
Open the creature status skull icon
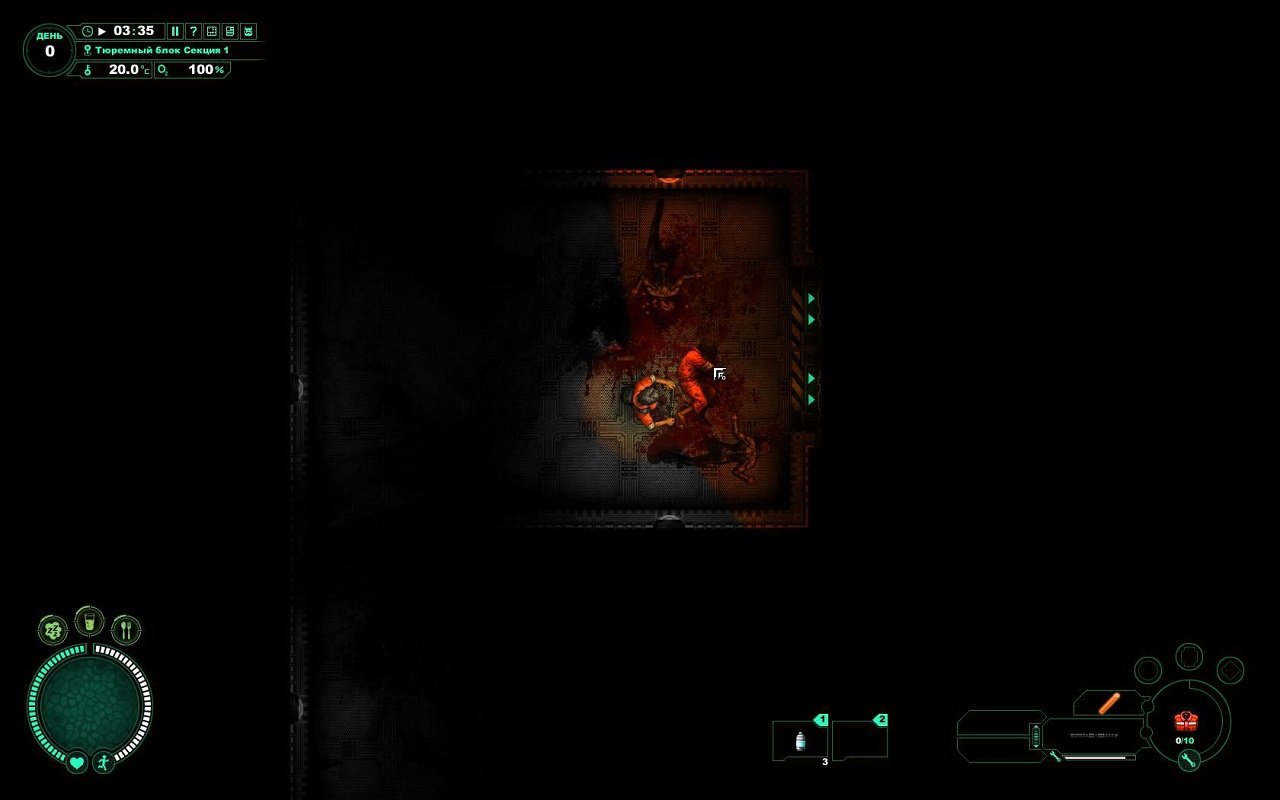coord(250,31)
